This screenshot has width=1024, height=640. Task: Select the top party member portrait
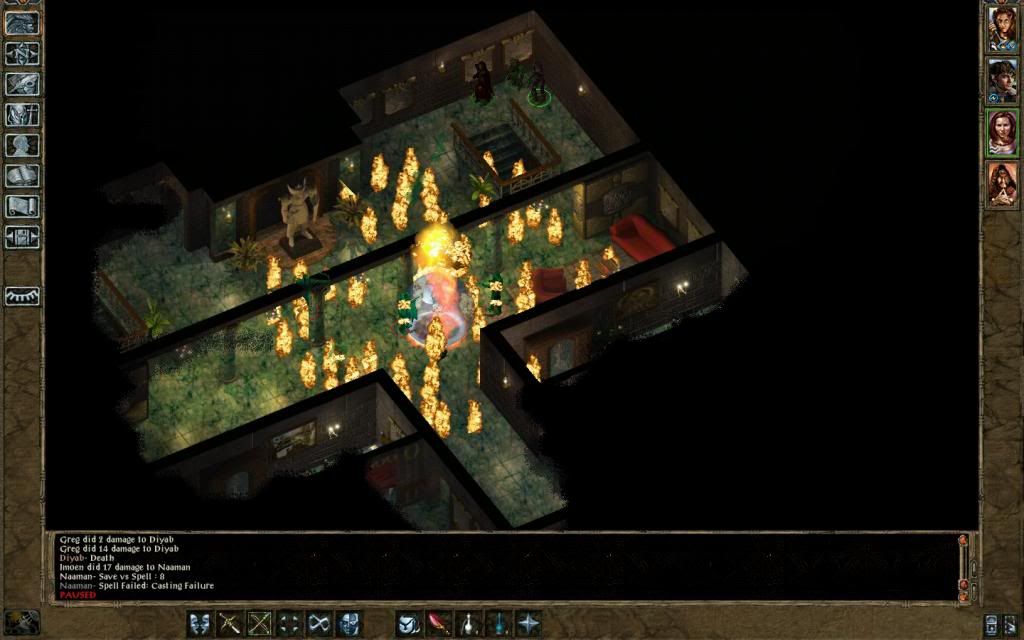click(1002, 29)
